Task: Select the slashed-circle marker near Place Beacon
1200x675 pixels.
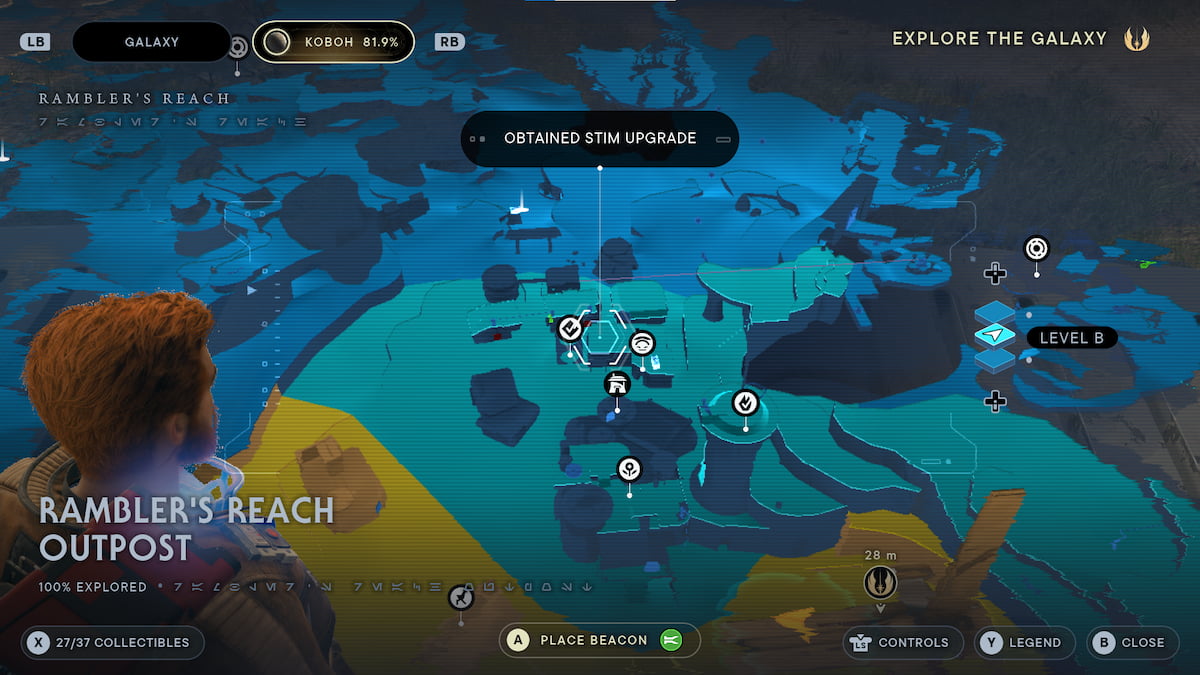Action: click(460, 598)
